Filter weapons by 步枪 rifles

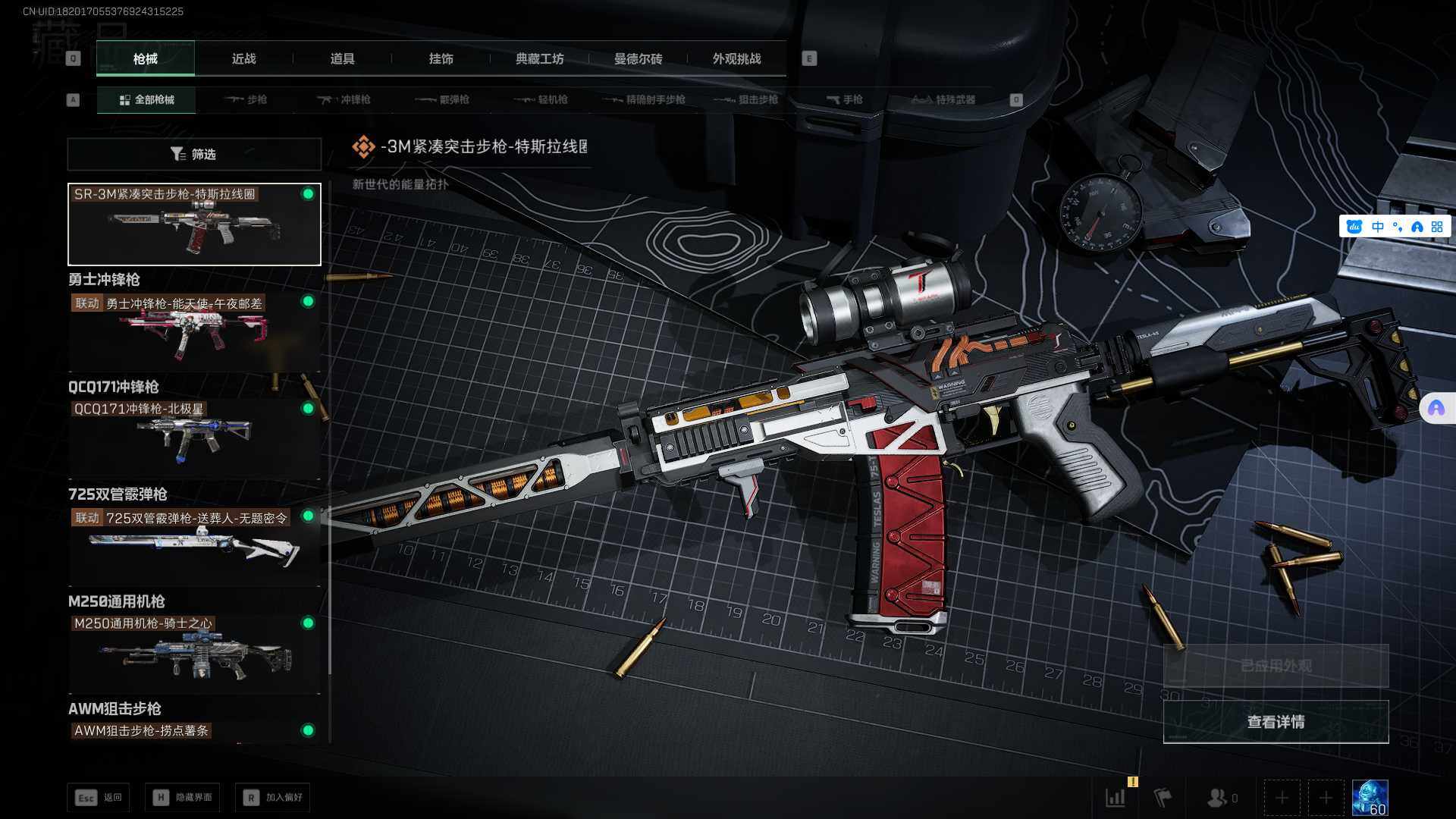(246, 99)
